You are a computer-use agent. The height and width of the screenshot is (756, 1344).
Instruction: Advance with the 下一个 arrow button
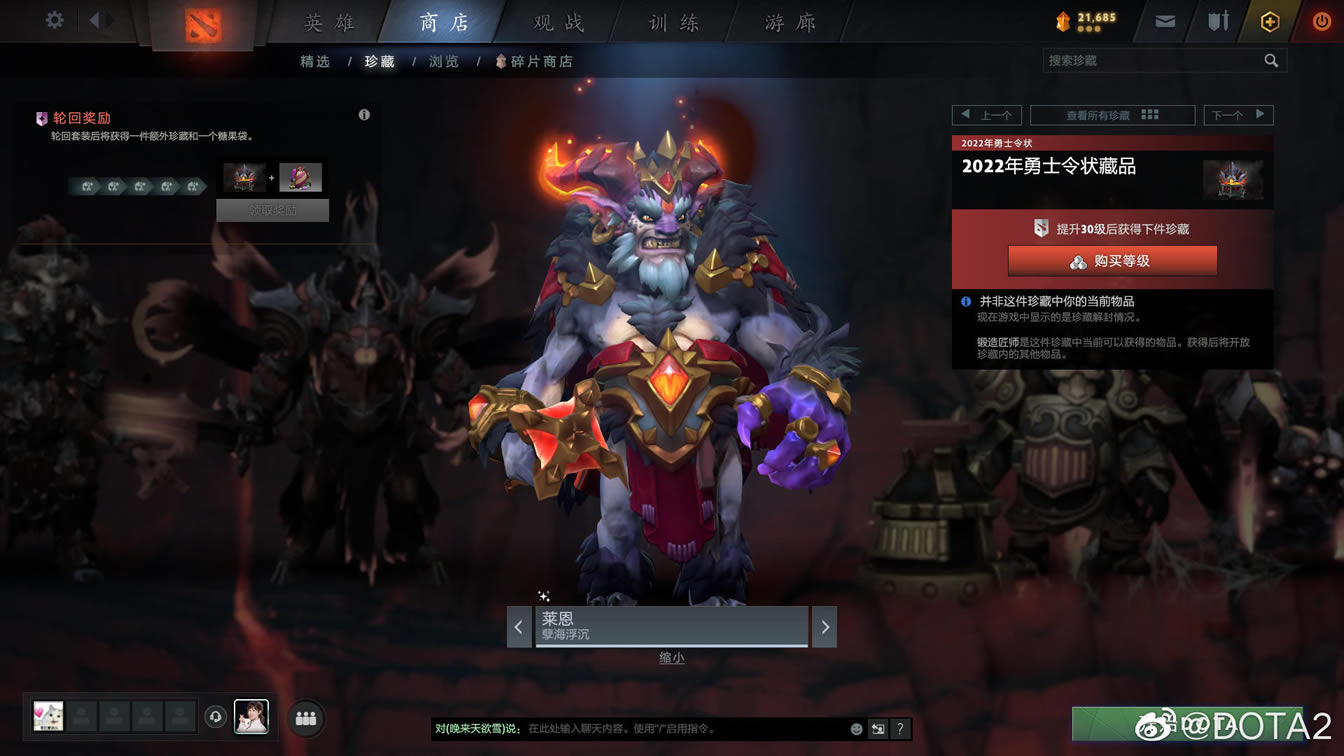point(1239,114)
